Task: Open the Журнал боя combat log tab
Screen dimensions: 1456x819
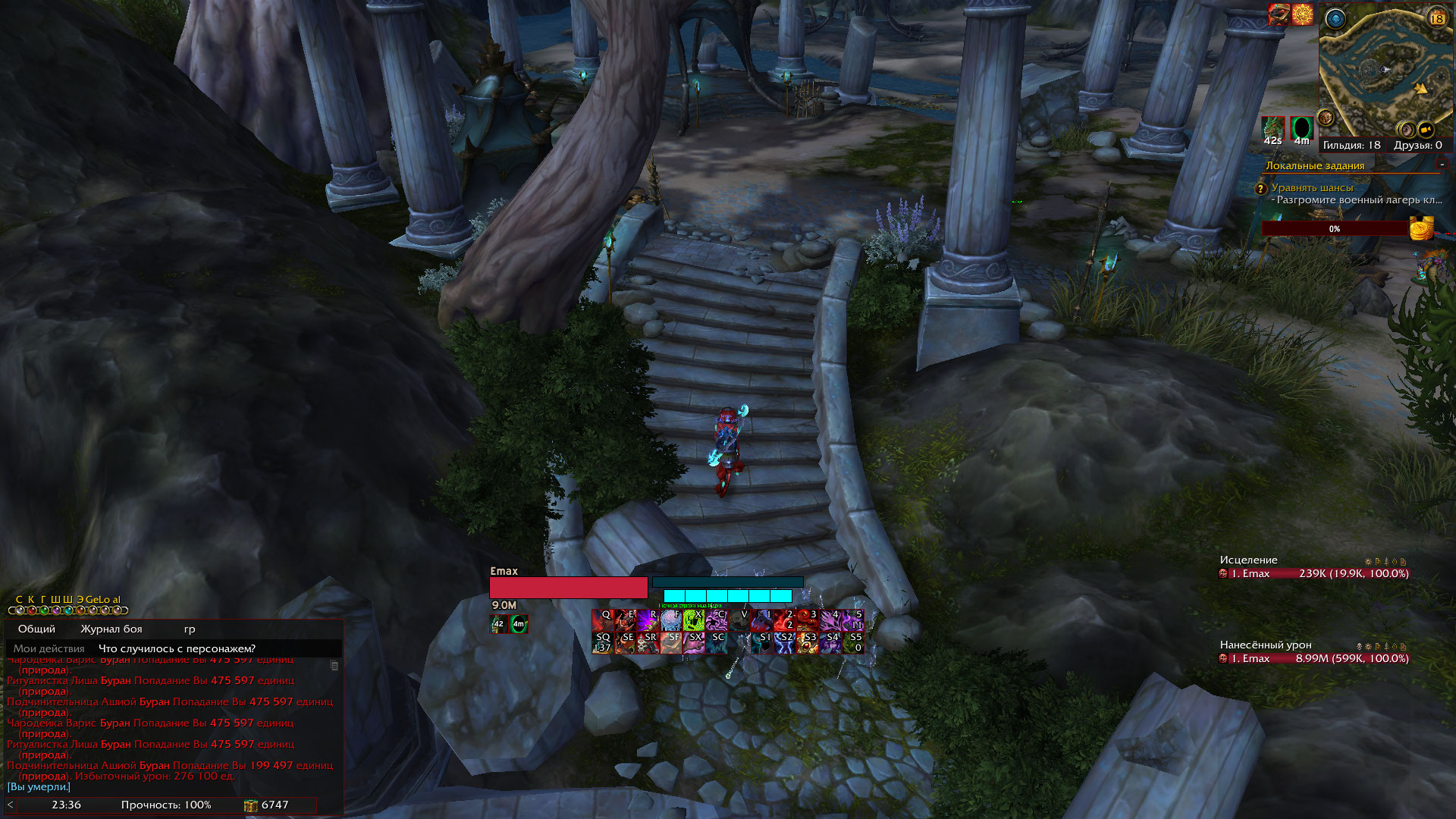Action: (x=111, y=629)
